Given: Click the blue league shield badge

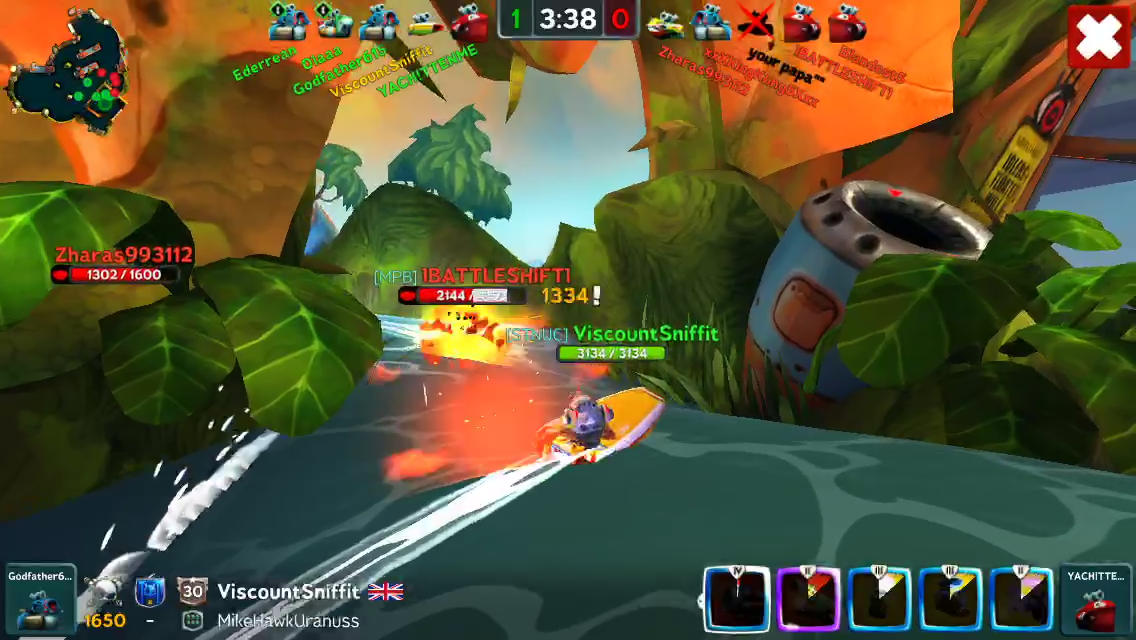Looking at the screenshot, I should pos(149,591).
